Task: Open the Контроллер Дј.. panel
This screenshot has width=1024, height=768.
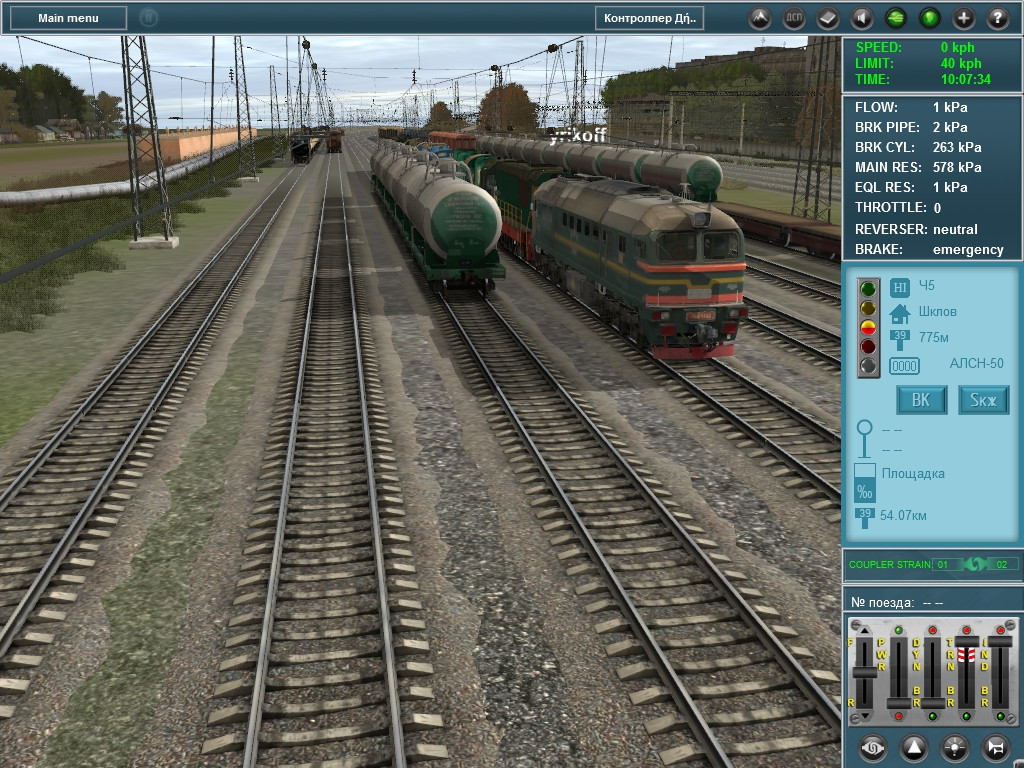Action: tap(650, 18)
